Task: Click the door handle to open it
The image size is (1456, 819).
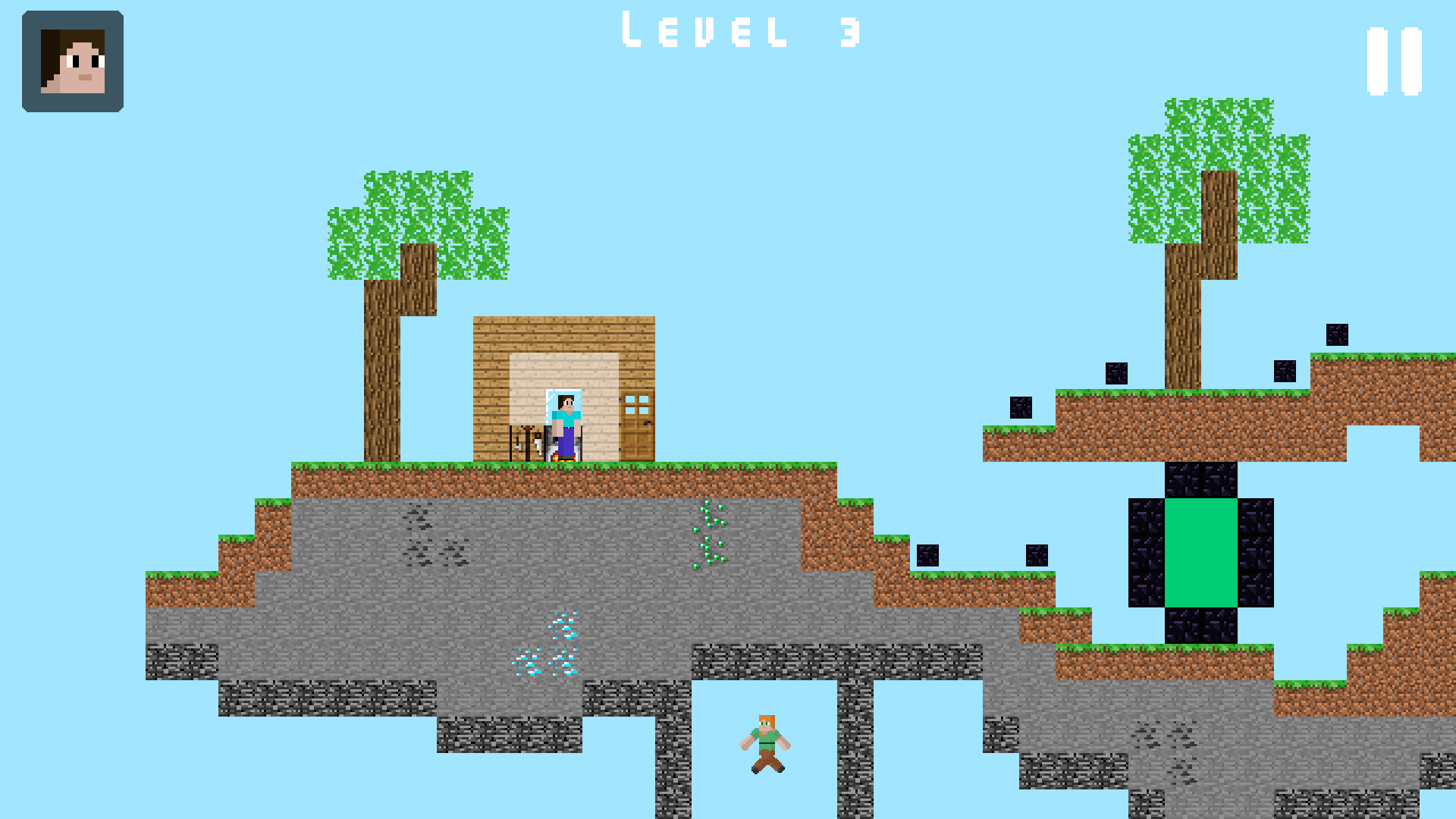Action: pyautogui.click(x=648, y=423)
